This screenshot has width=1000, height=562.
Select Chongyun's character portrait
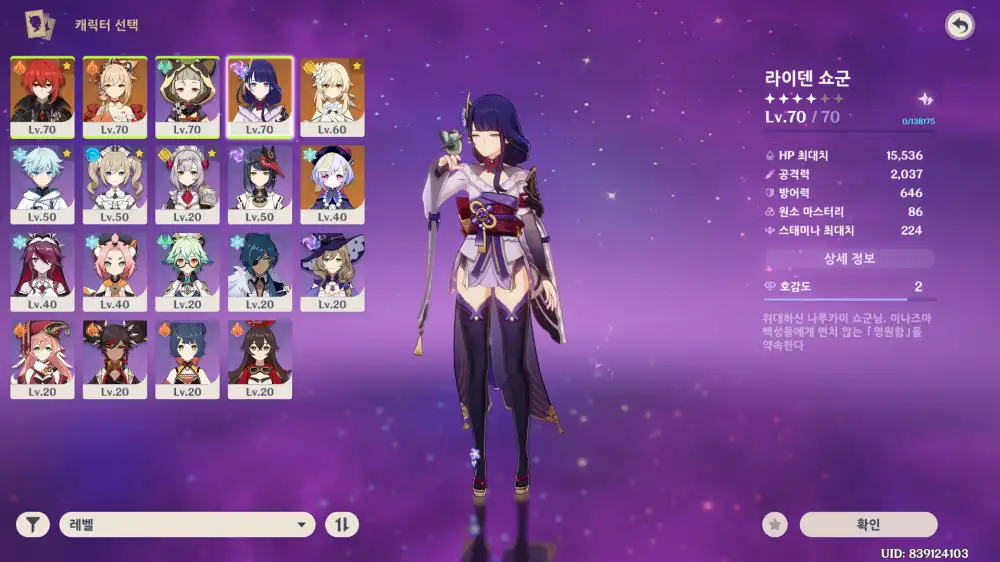[x=42, y=184]
